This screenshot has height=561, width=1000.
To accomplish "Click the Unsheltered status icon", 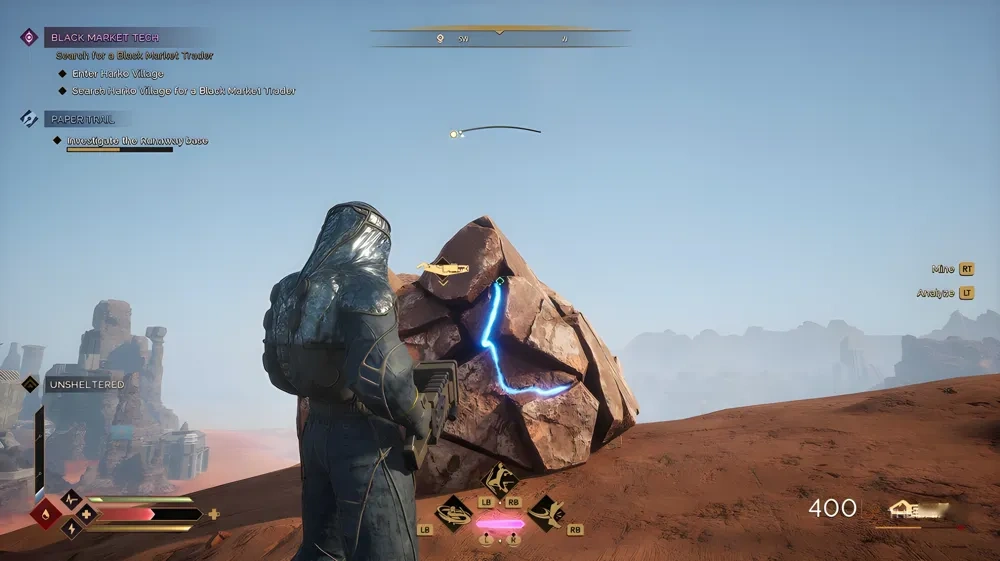I will (30, 384).
